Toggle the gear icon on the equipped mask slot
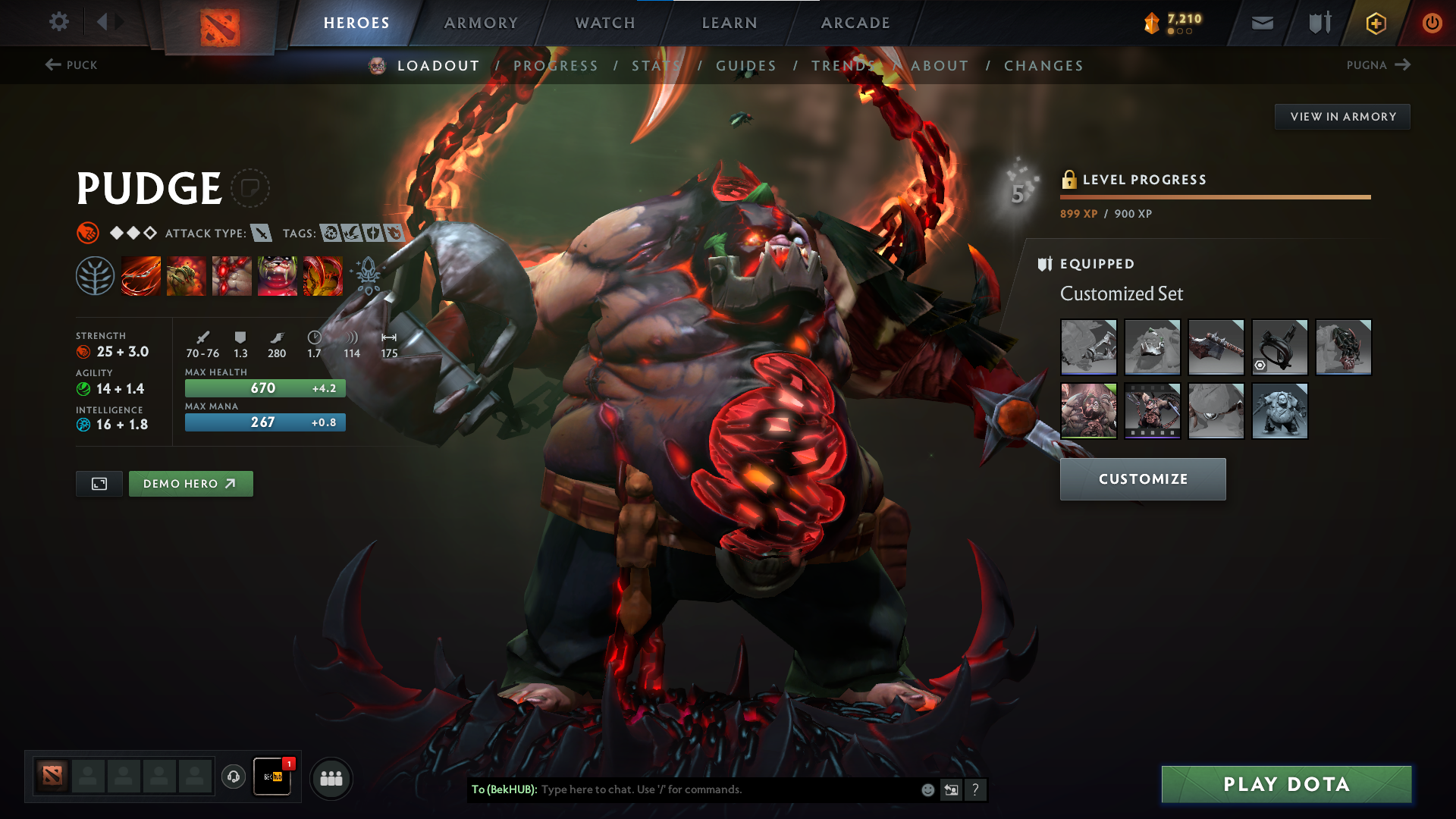The width and height of the screenshot is (1456, 819). point(1259,366)
